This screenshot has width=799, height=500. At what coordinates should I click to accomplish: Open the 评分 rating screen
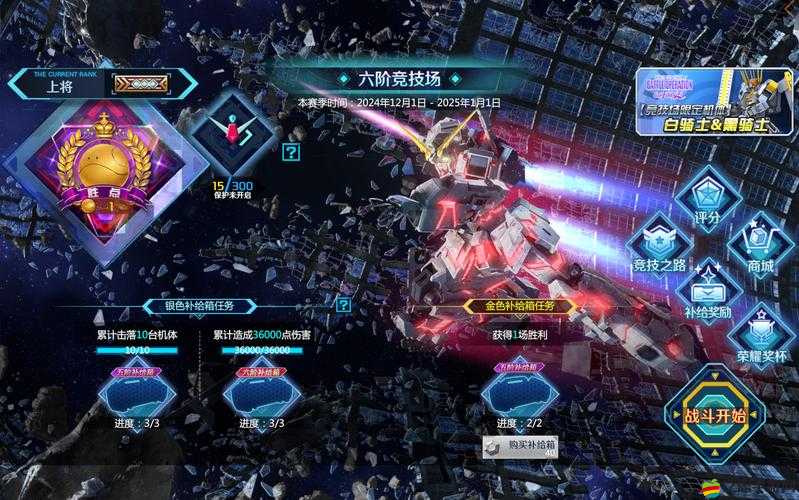pos(707,199)
